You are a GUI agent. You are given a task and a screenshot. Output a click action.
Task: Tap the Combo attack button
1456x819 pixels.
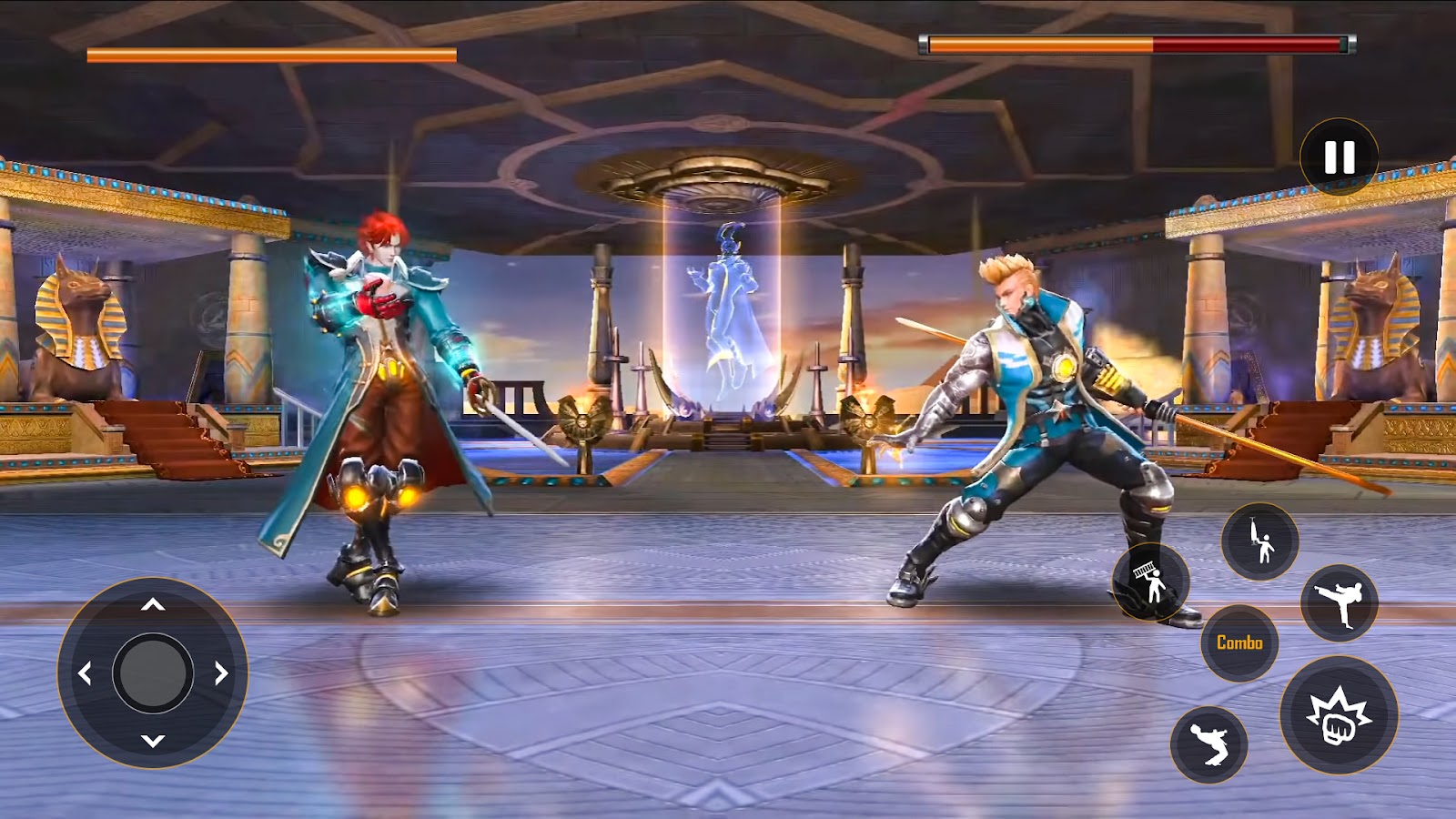point(1239,643)
